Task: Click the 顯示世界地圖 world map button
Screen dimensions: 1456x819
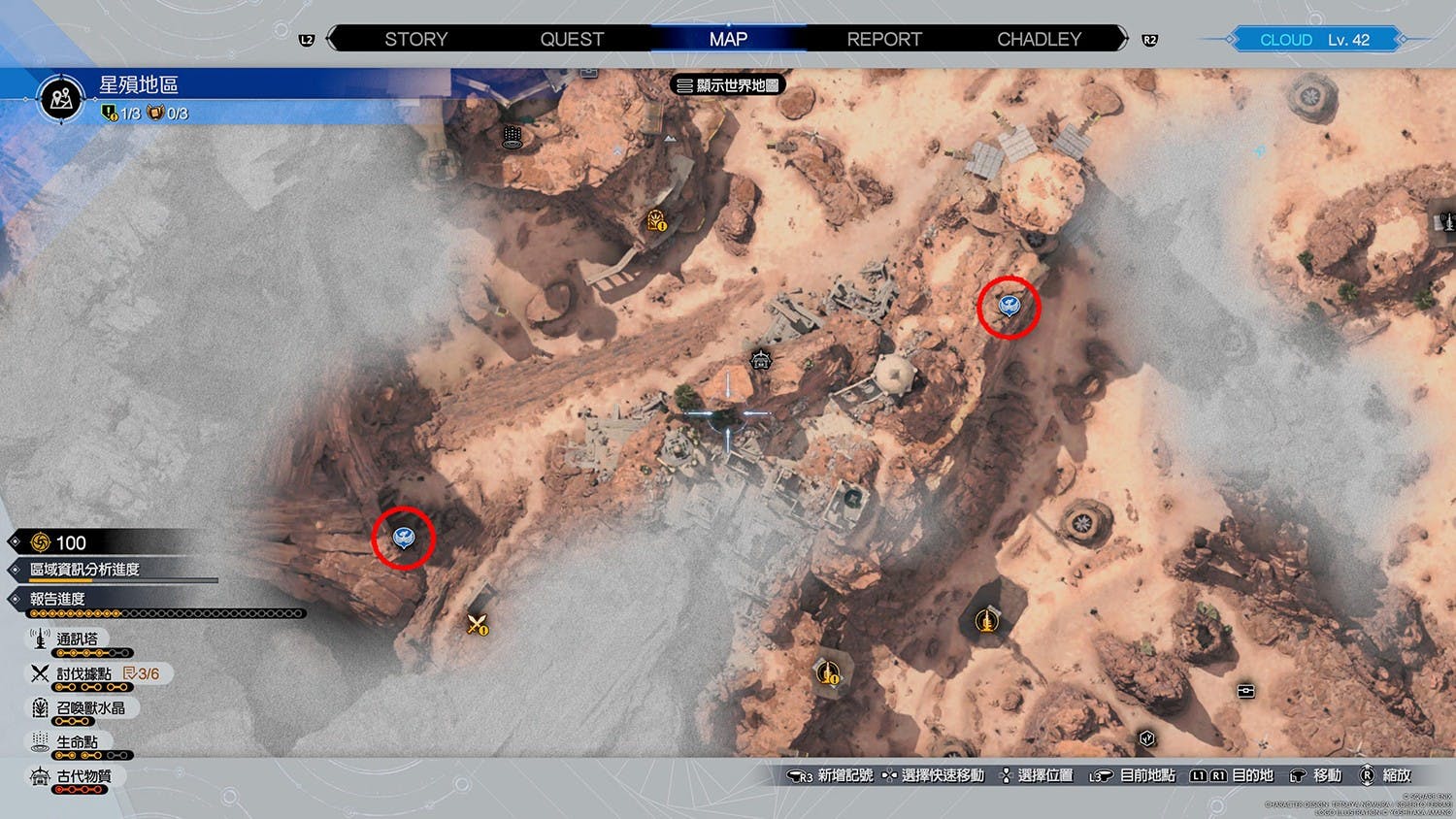Action: 728,85
